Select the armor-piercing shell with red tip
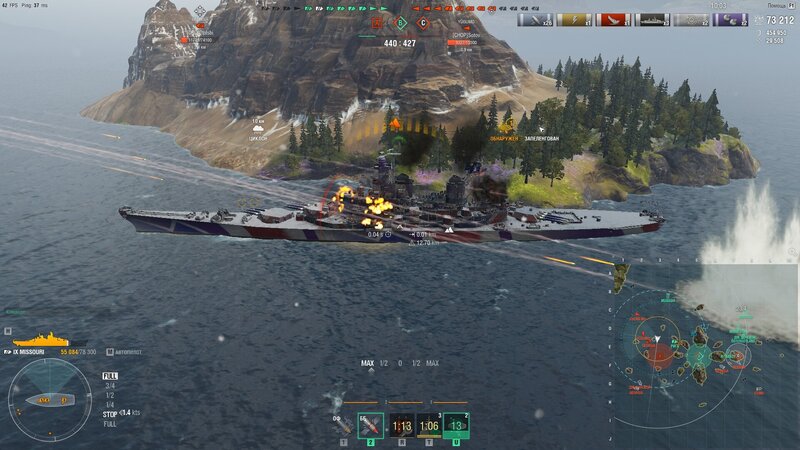The image size is (800, 450). click(x=371, y=425)
